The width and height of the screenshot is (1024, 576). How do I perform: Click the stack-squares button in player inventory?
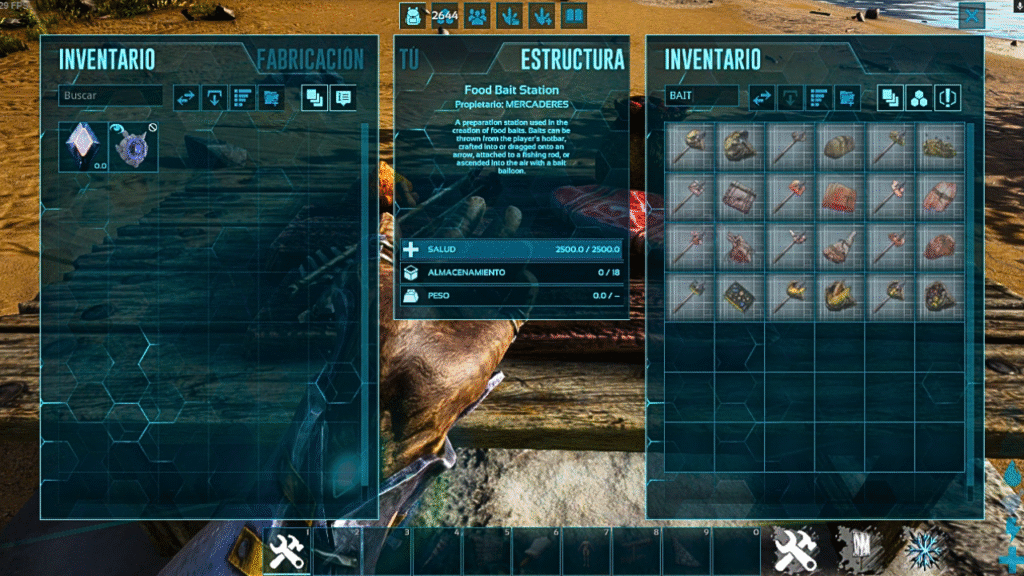click(x=314, y=97)
